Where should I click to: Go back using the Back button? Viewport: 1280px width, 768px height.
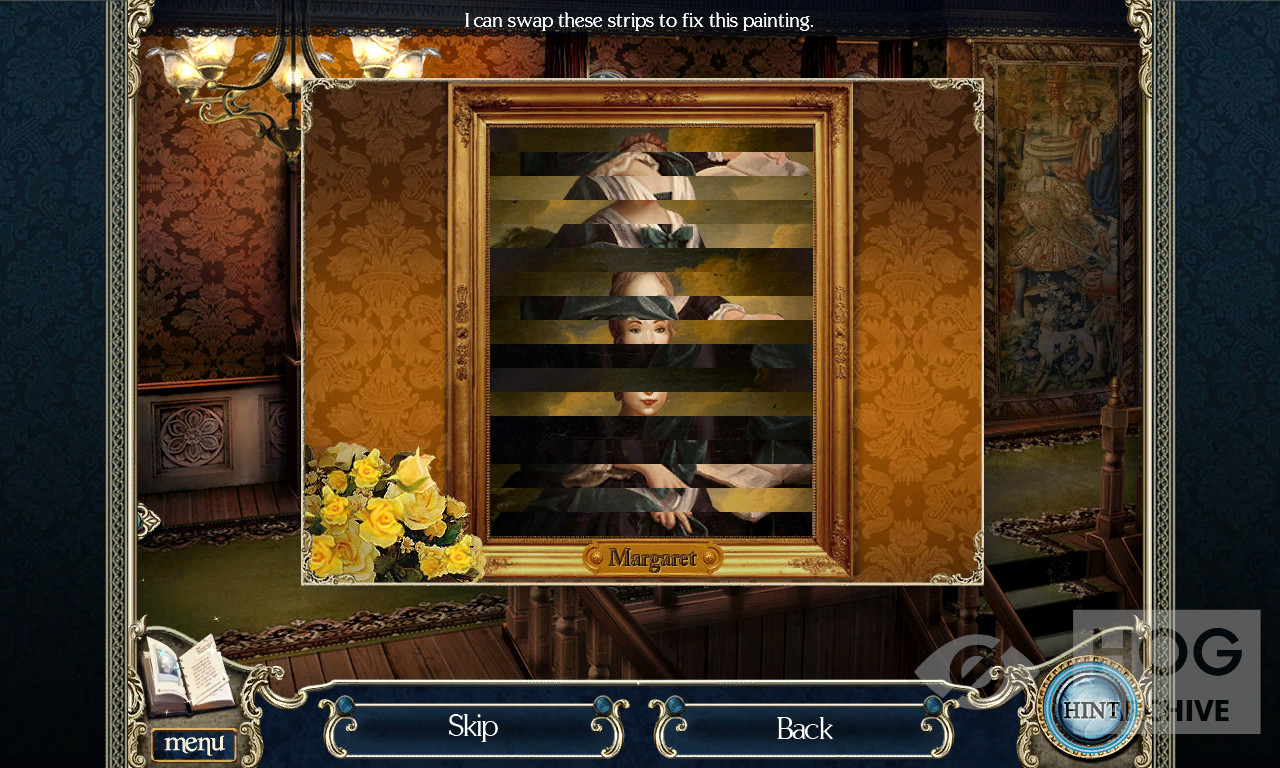pos(804,729)
